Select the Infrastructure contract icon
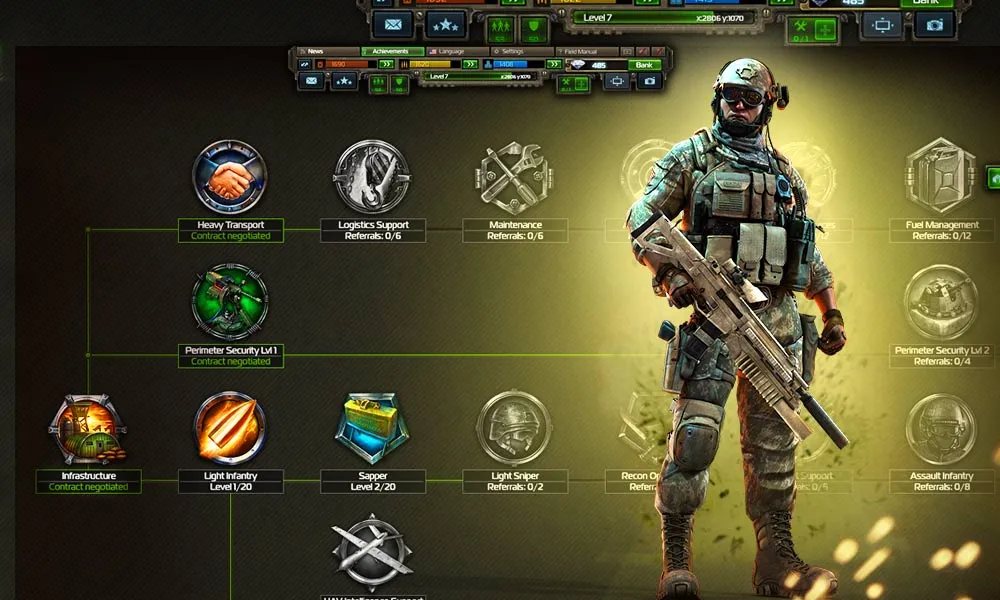The width and height of the screenshot is (1000, 600). (88, 429)
